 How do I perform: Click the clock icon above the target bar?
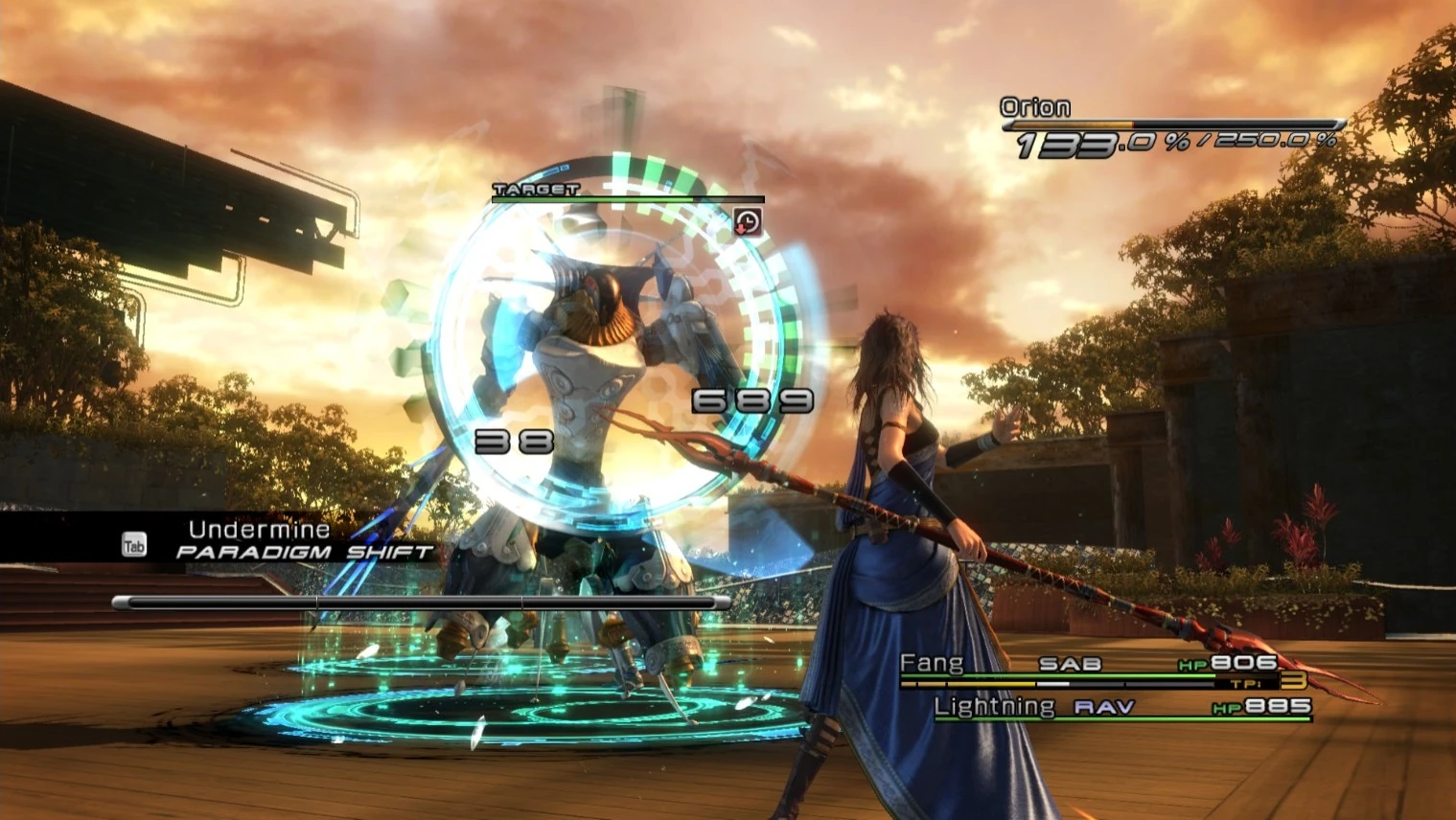click(x=747, y=220)
